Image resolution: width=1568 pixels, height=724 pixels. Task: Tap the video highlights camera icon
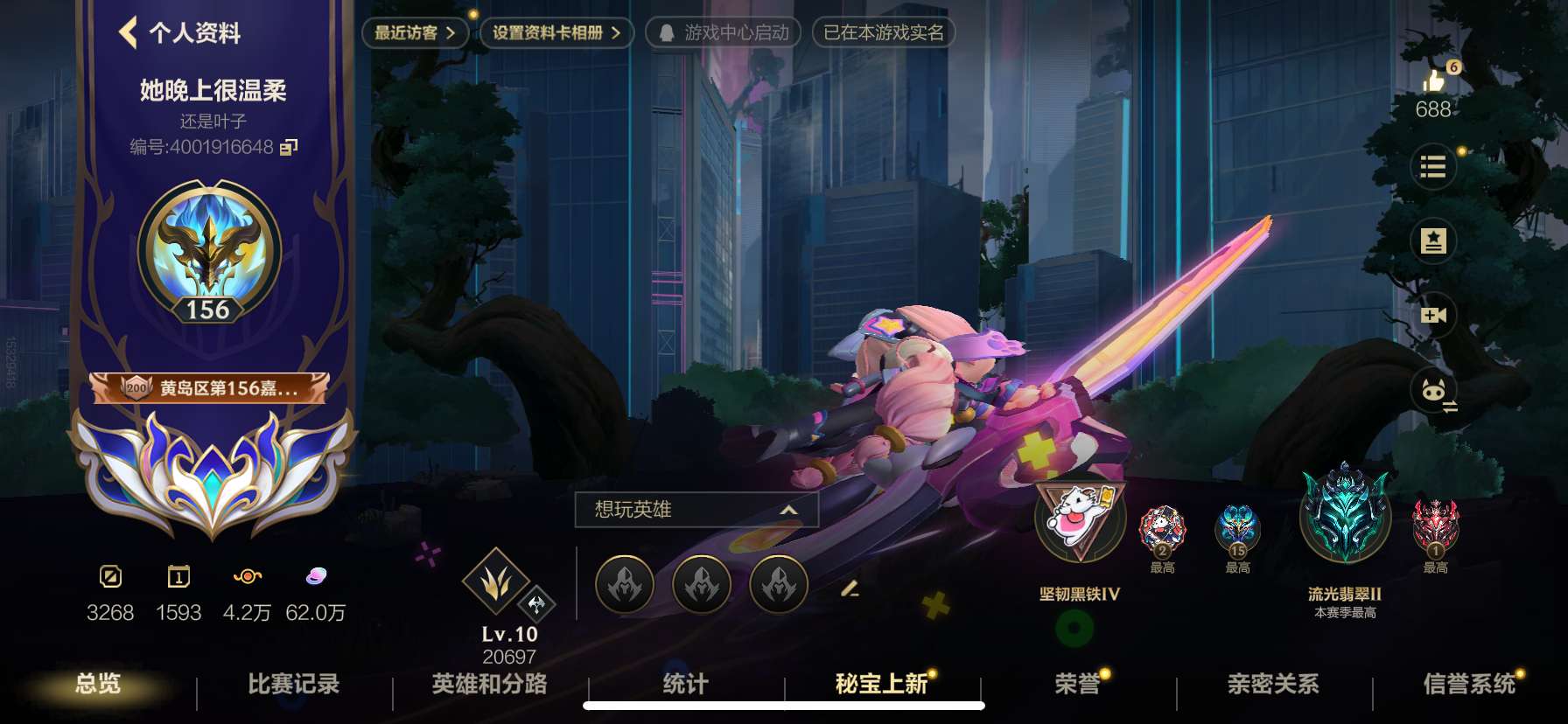click(1434, 315)
